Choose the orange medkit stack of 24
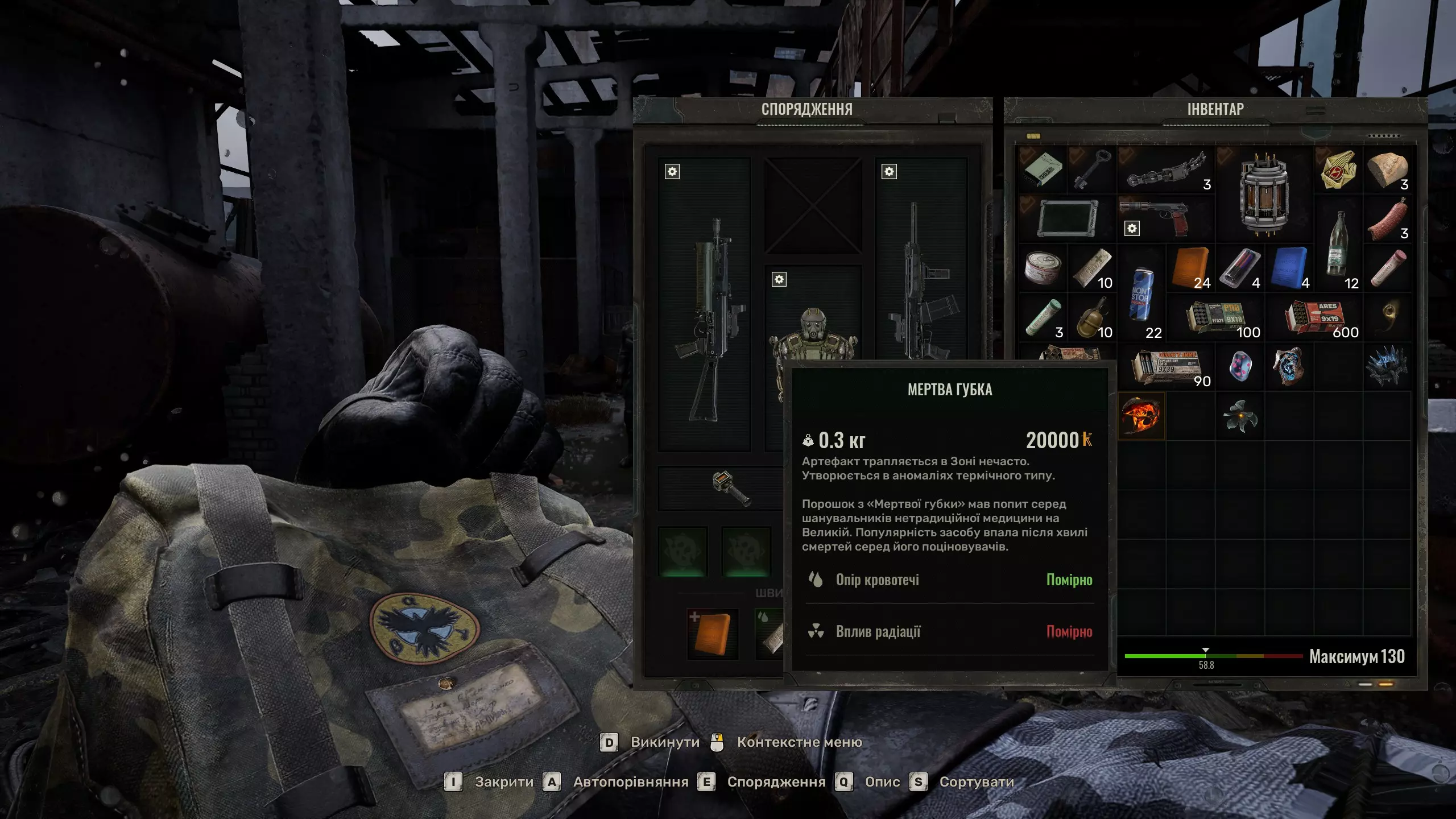Screen dimensions: 1456x819 (1190, 268)
